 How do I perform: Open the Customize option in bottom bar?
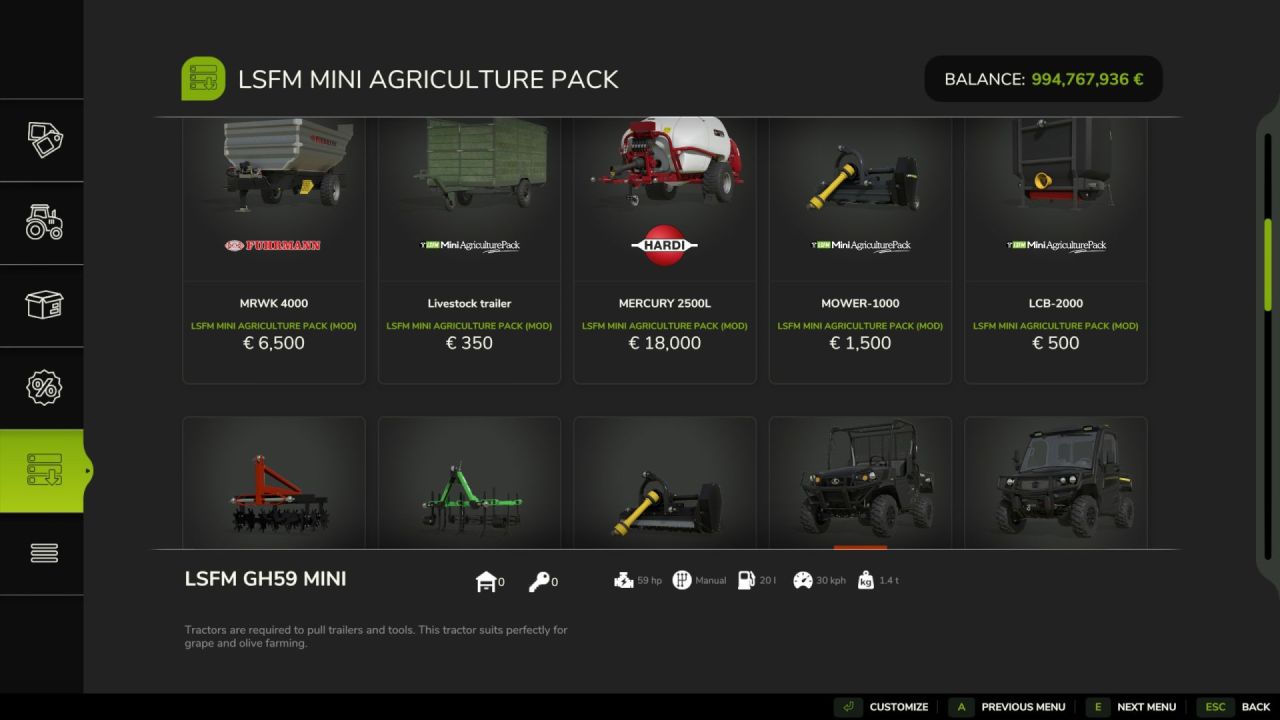(x=898, y=706)
